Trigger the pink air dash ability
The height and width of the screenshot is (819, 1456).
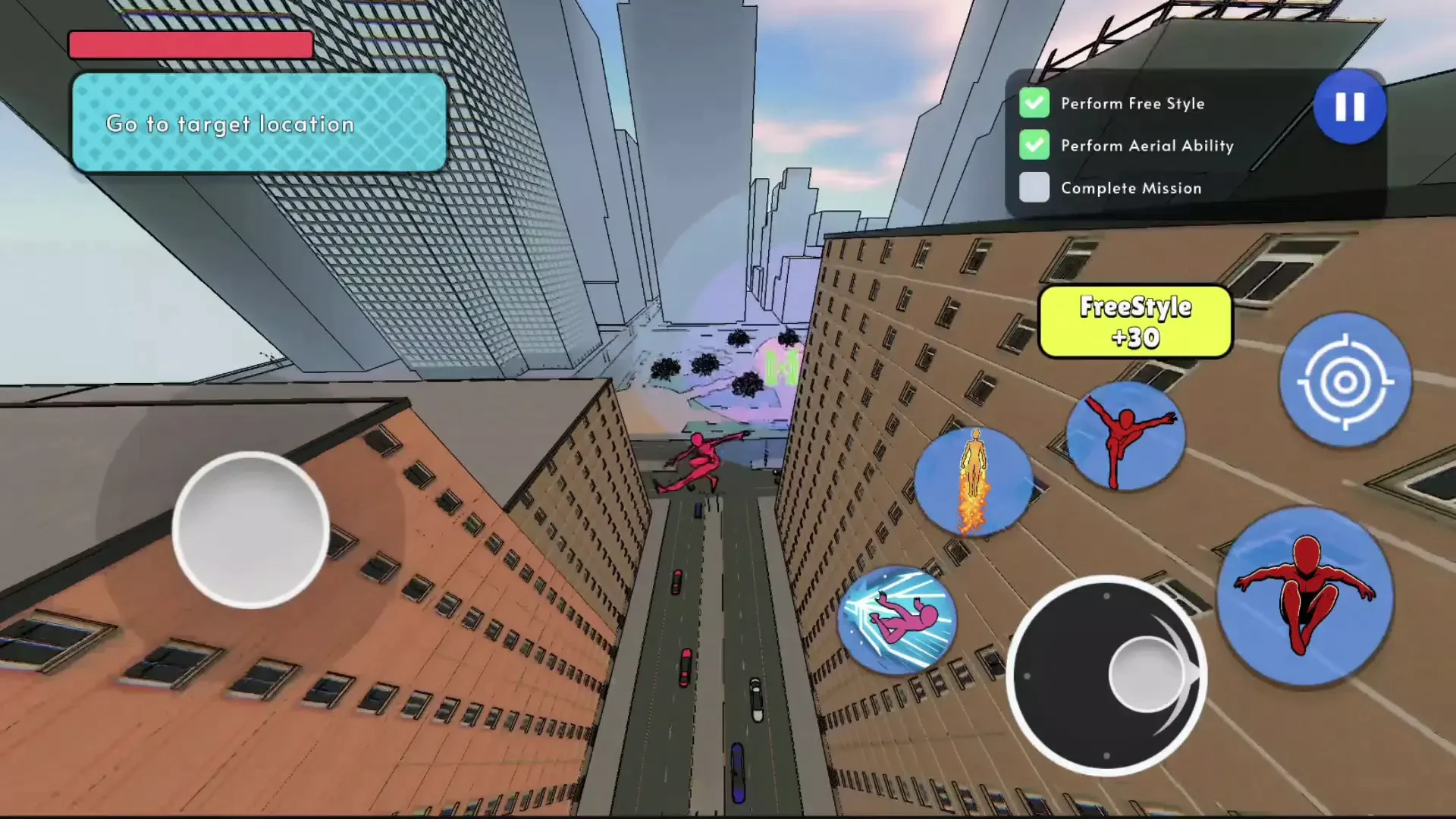[x=897, y=620]
